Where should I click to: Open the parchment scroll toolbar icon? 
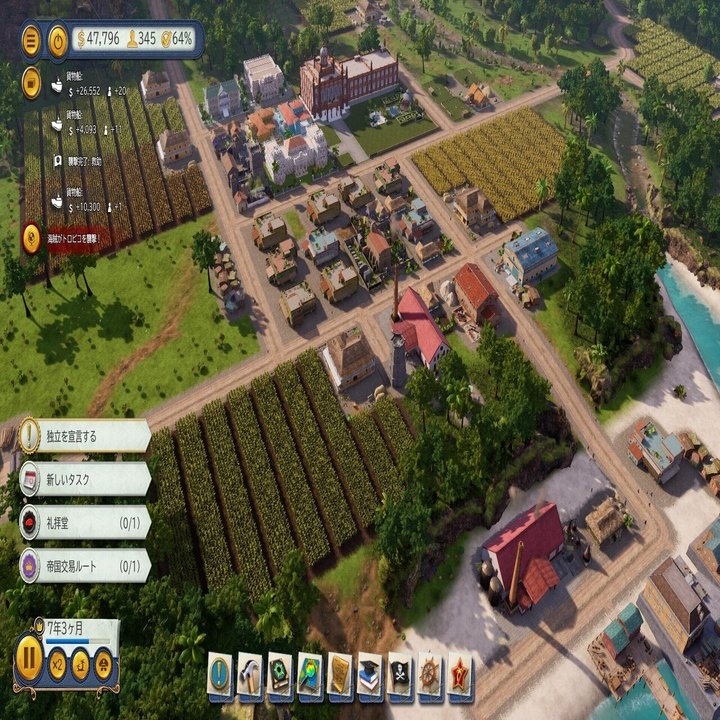[340, 672]
